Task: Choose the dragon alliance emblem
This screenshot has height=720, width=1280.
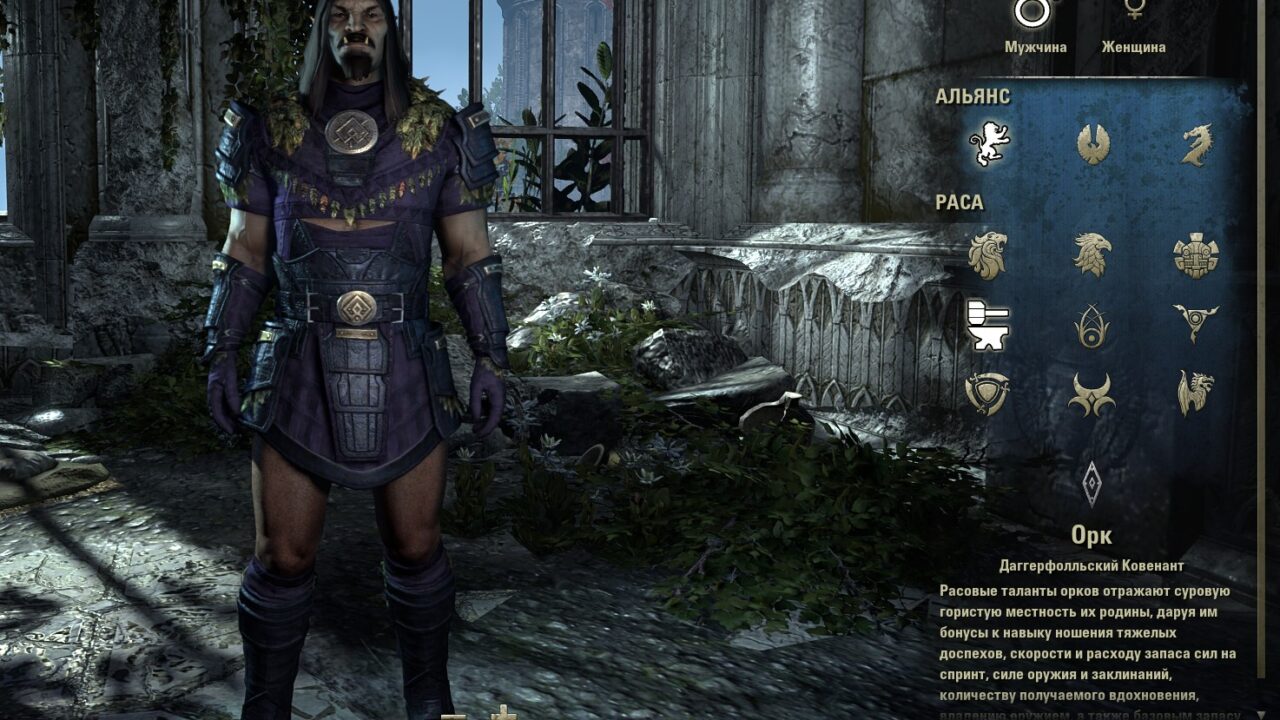Action: (x=1196, y=145)
